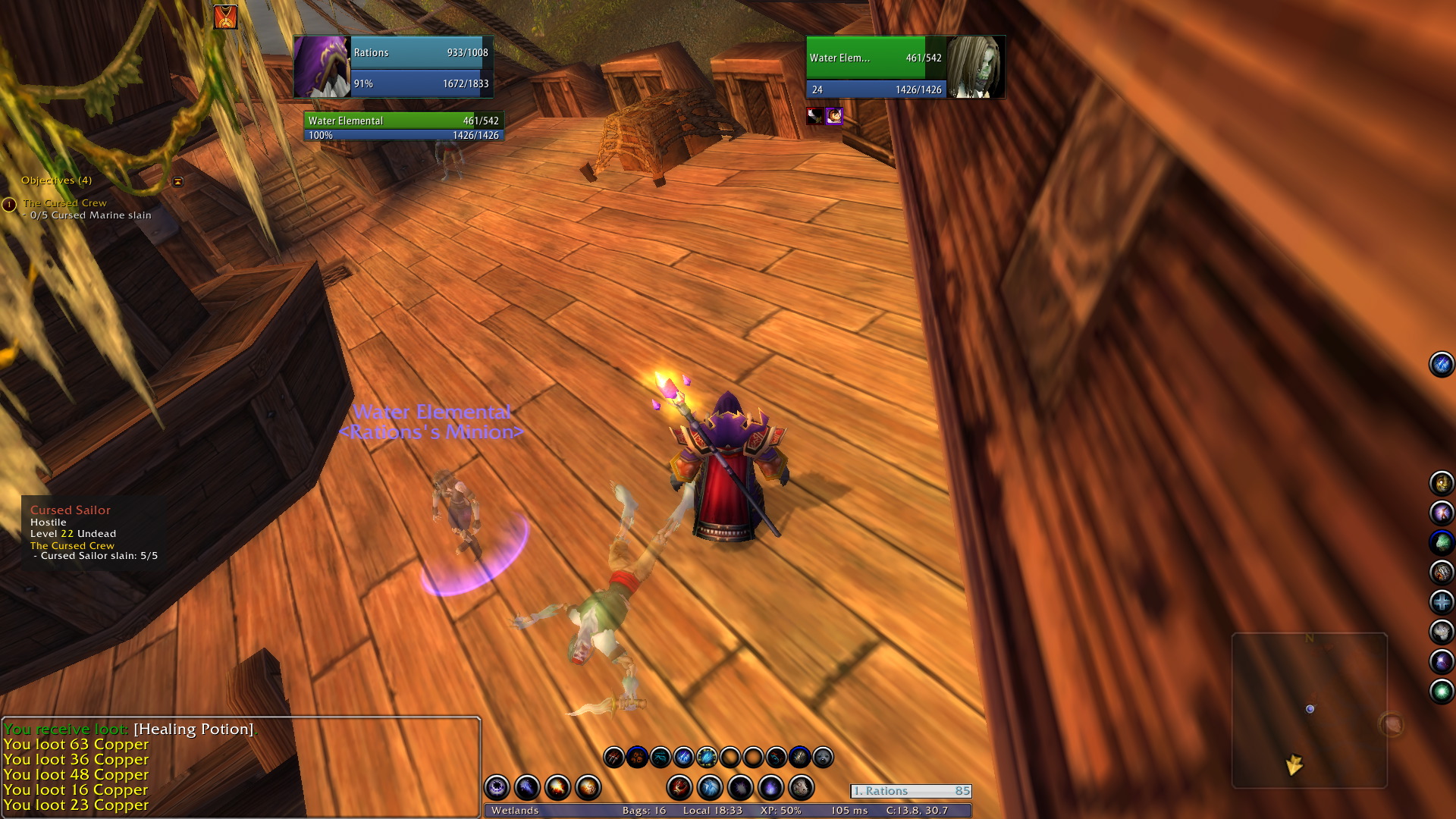
Task: Activate the rocky stone face ability
Action: click(x=801, y=788)
